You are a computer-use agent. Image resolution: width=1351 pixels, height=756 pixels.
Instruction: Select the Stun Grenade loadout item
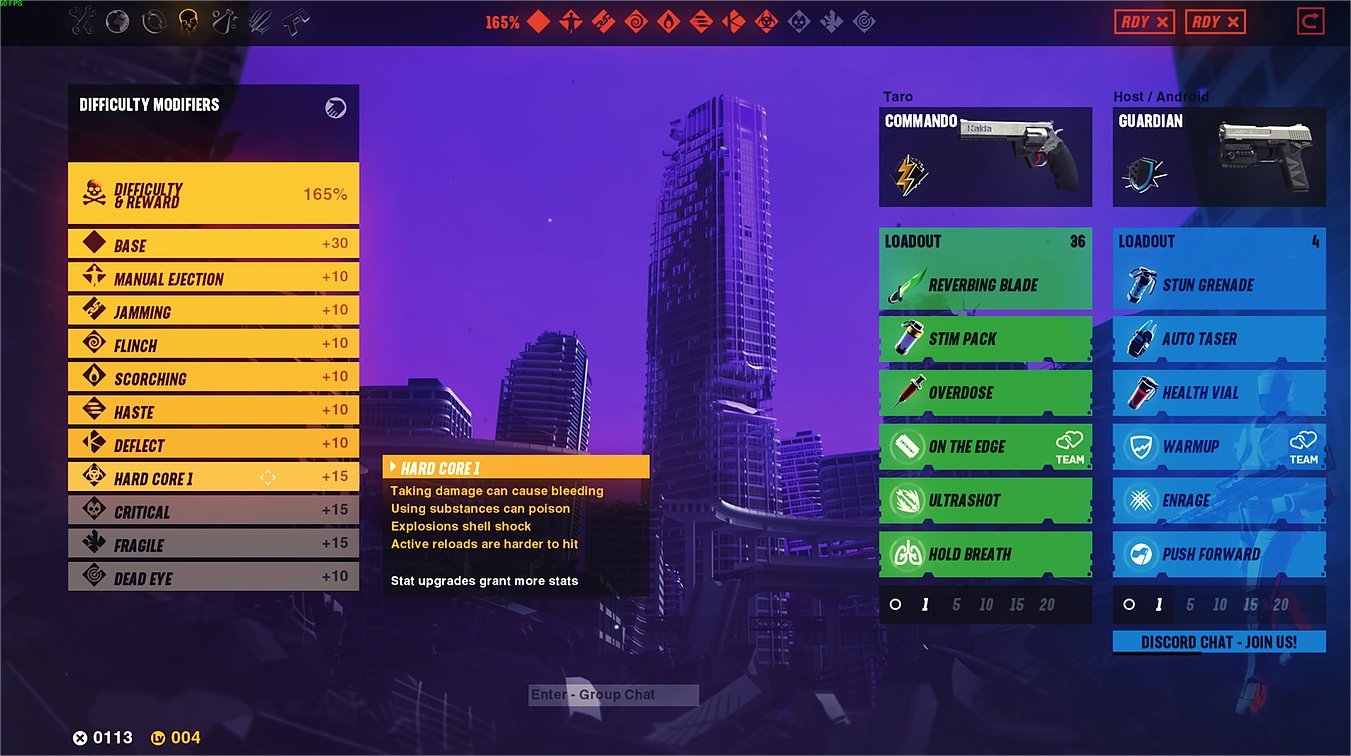click(x=1219, y=285)
